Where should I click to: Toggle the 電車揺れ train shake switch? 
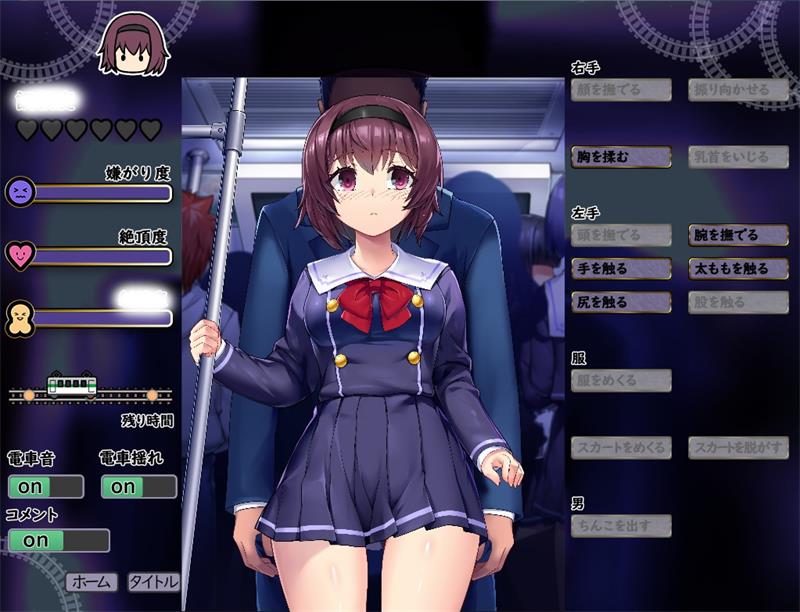click(139, 487)
